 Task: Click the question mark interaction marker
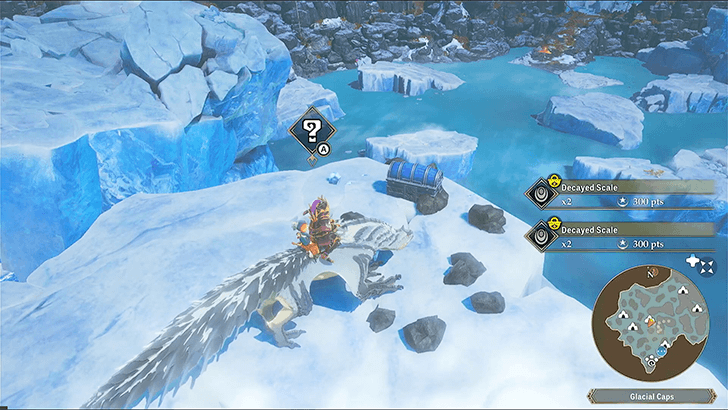pos(311,129)
